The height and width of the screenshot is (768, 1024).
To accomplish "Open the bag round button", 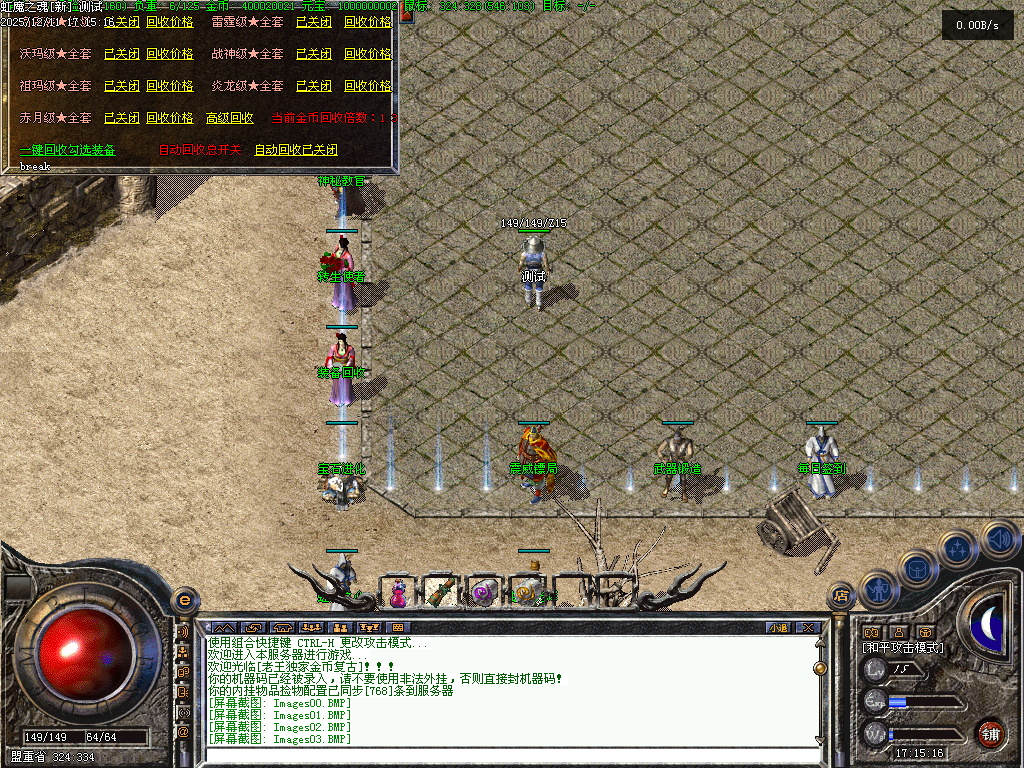I will coord(918,568).
